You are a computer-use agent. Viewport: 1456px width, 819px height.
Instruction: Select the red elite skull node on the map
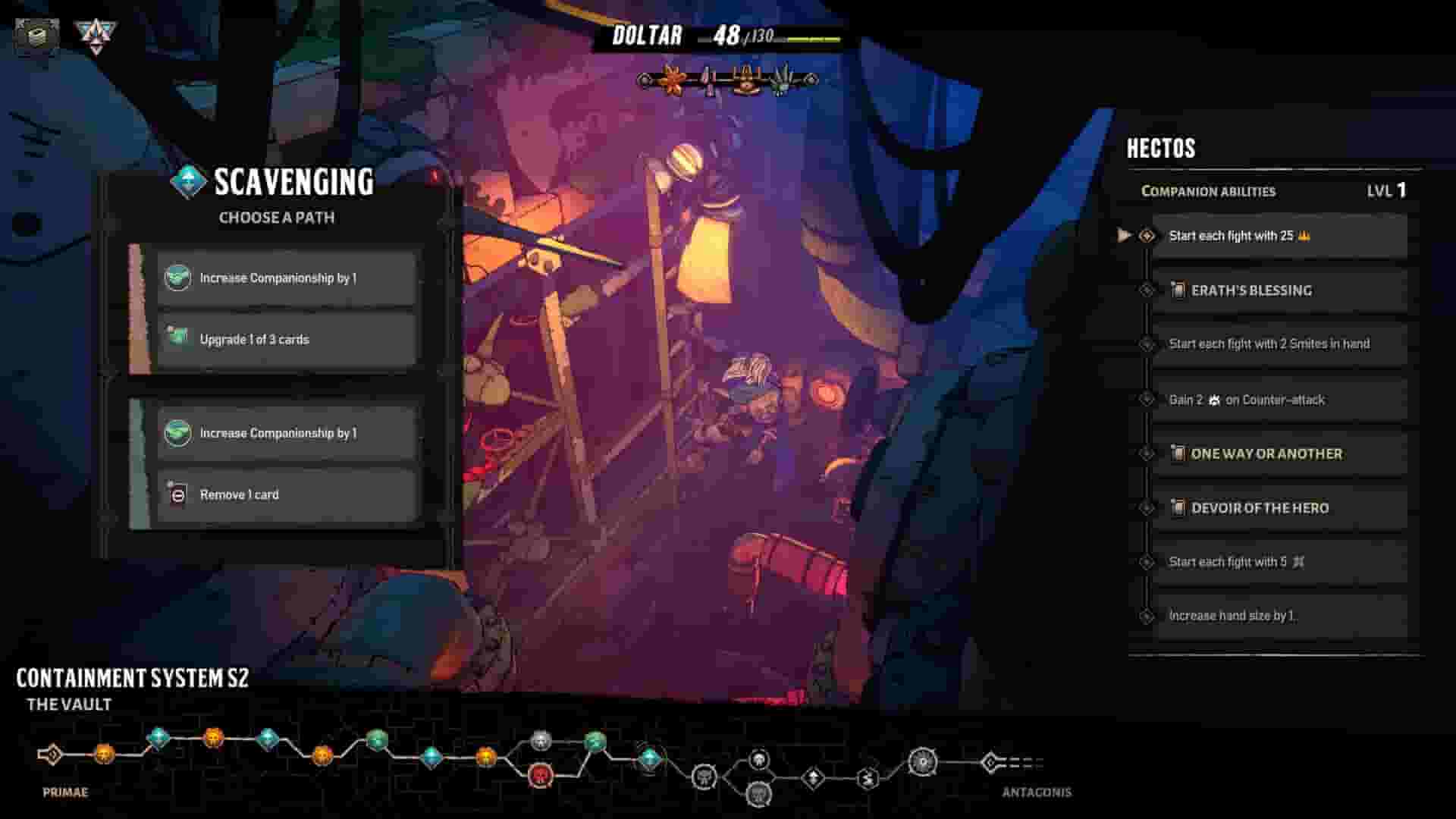(540, 777)
